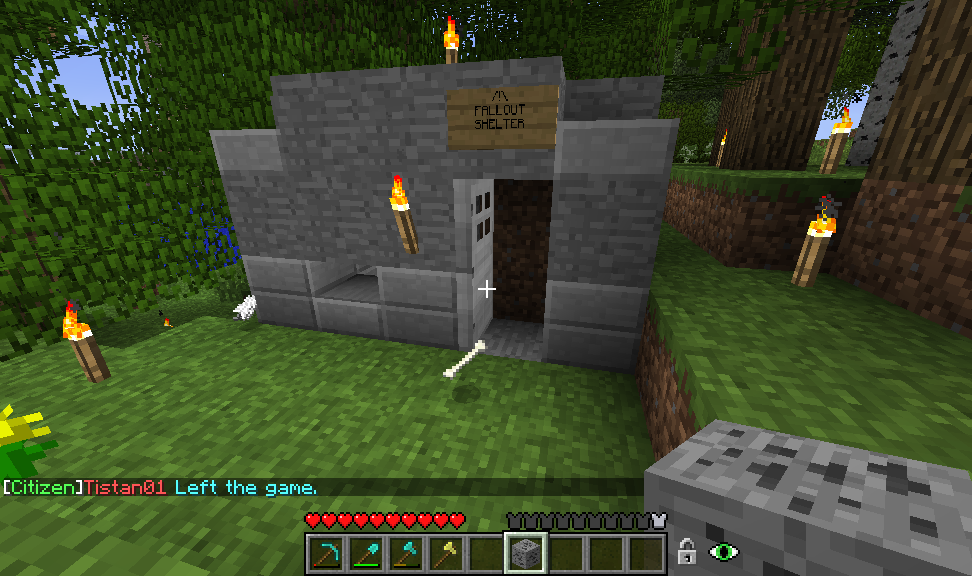
Task: Choose the diamond axe in the hotbar
Action: (406, 552)
